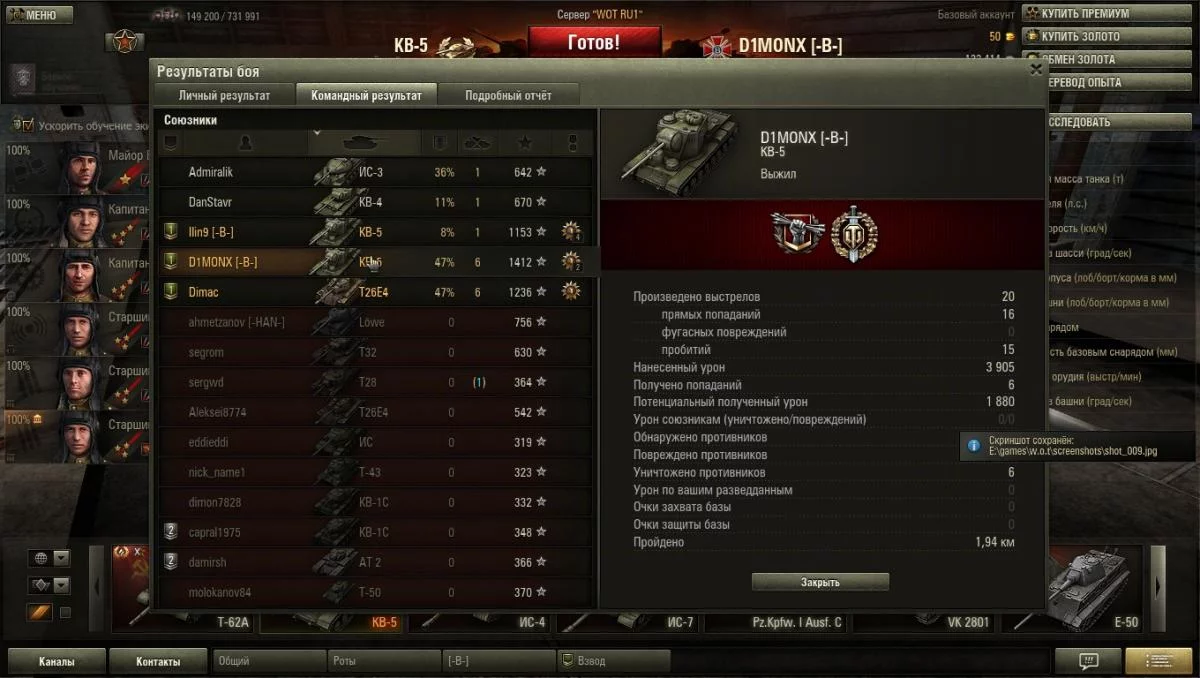
Task: Click the red Готов! ready button
Action: click(x=594, y=43)
